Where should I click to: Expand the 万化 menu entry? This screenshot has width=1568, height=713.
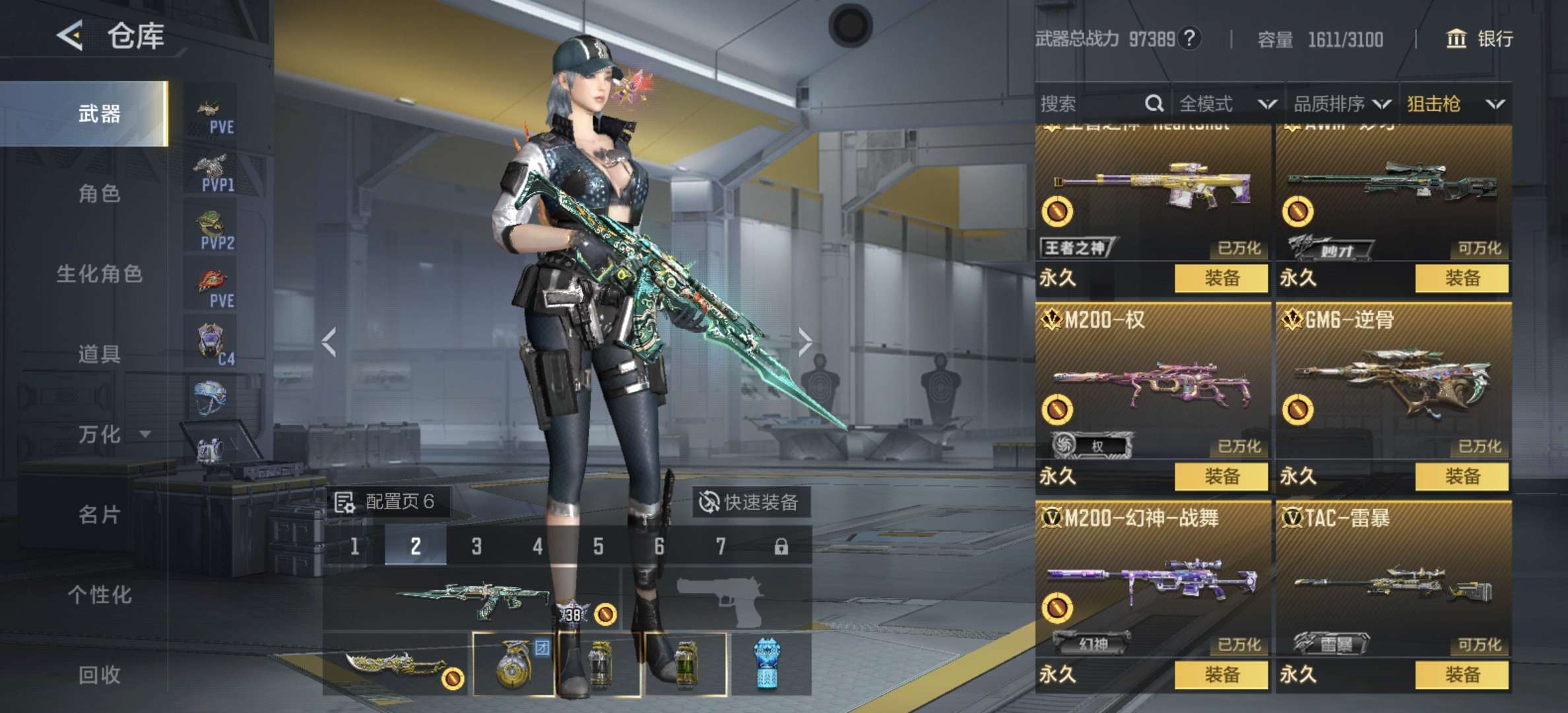[x=114, y=434]
